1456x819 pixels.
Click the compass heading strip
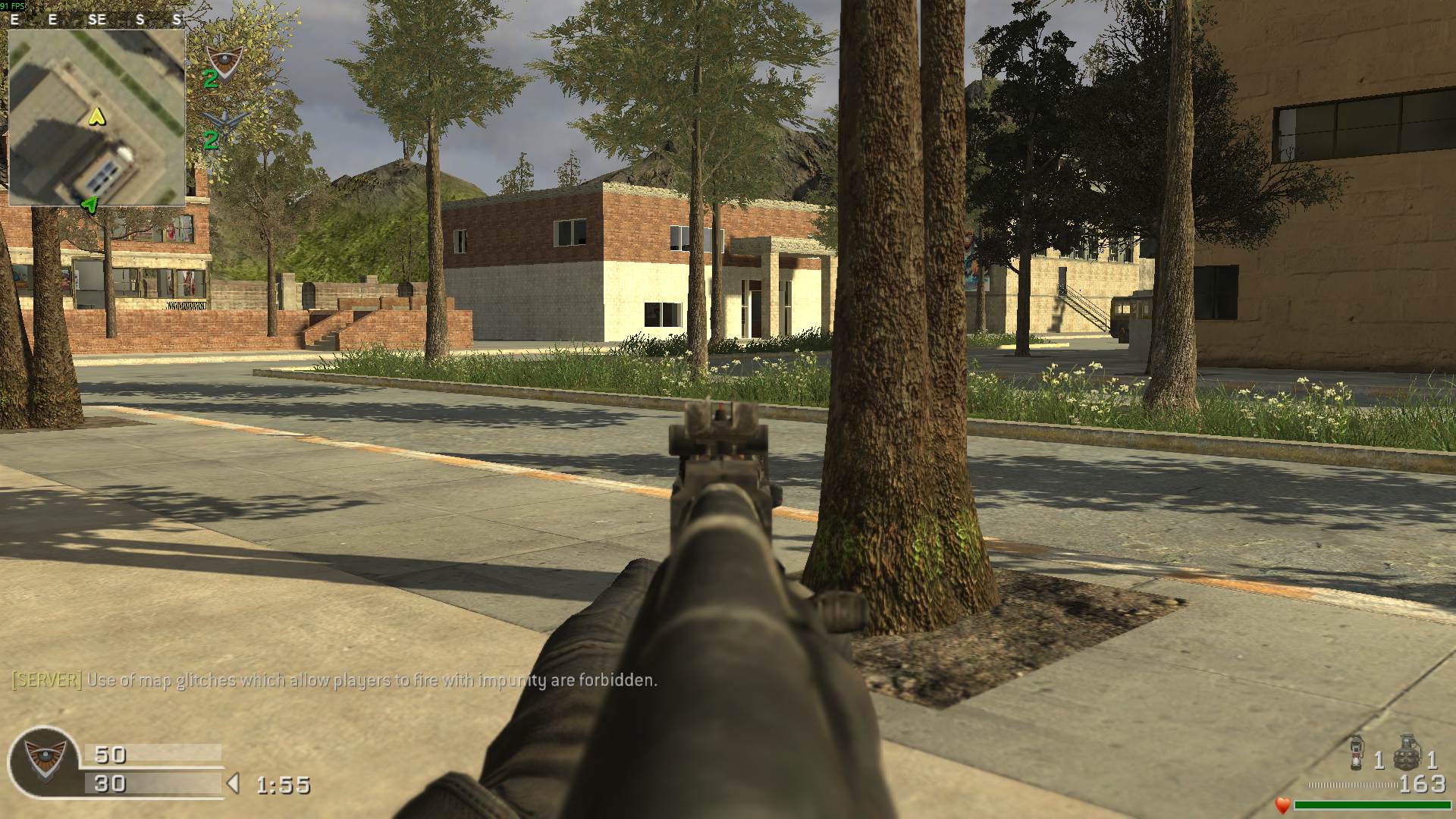(96, 20)
